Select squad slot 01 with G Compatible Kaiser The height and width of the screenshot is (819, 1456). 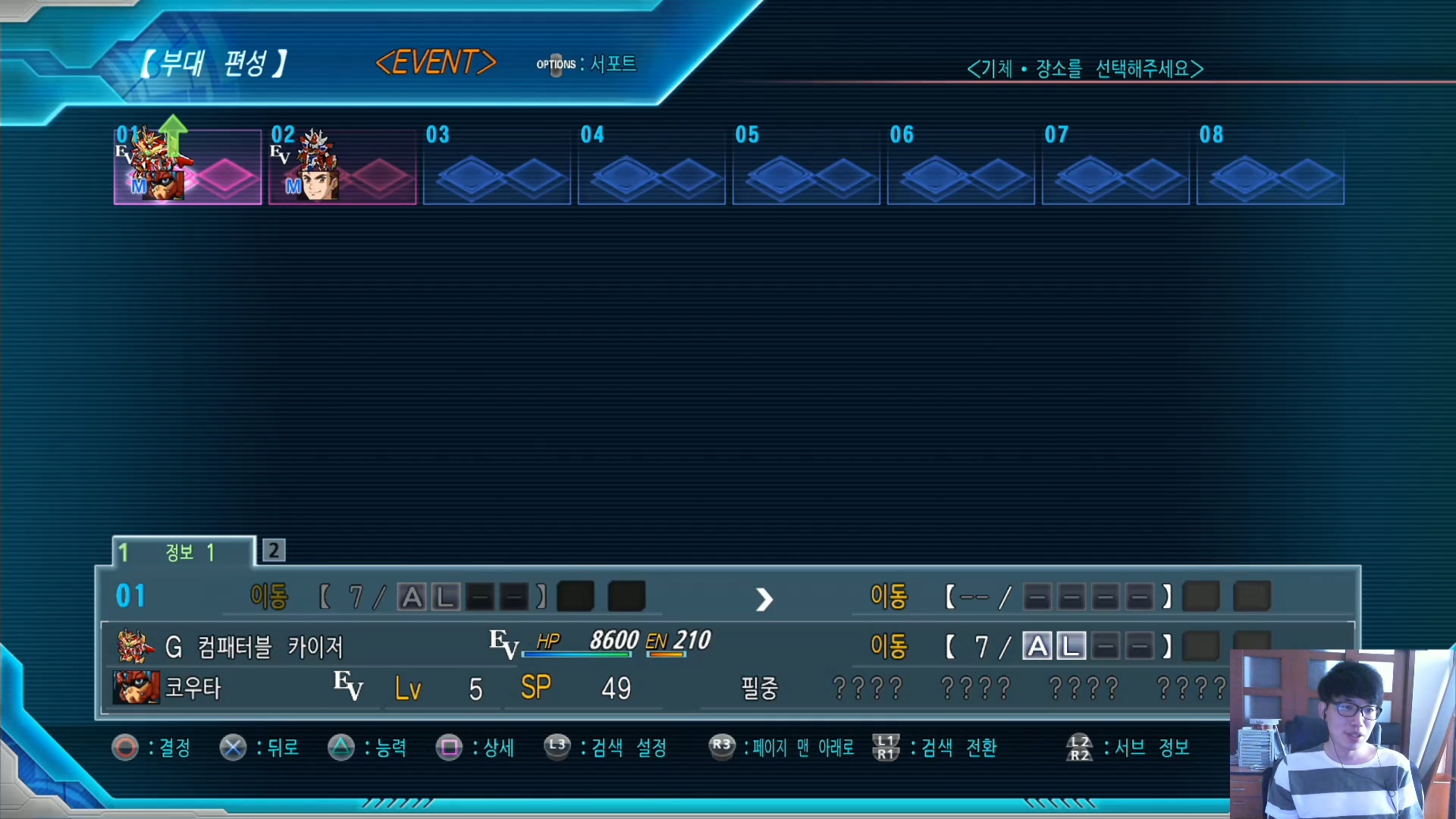pos(187,167)
